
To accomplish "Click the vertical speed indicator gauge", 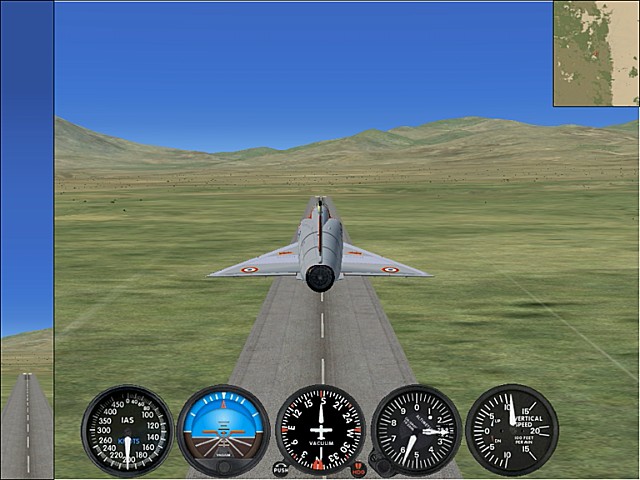I will point(511,430).
